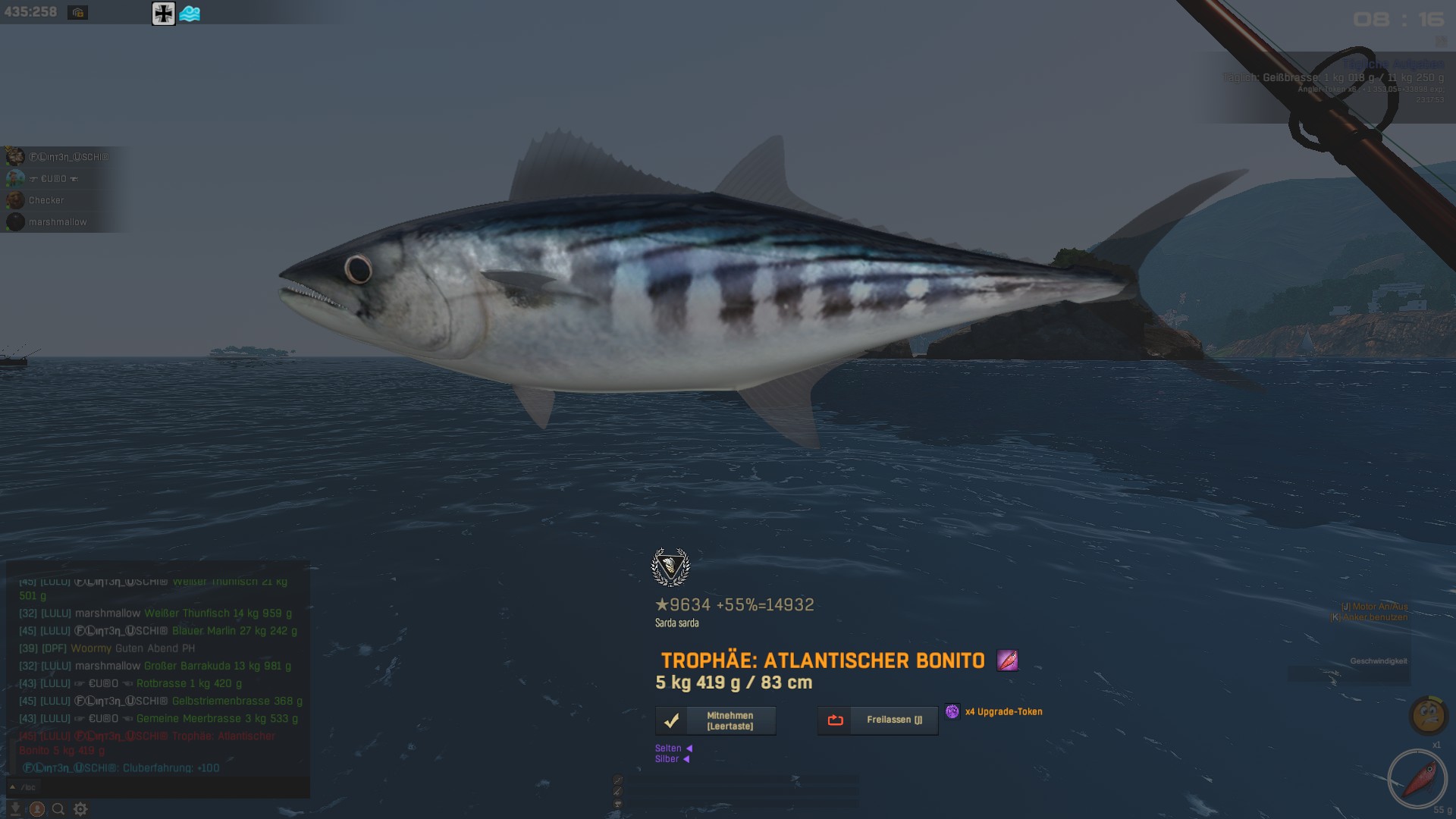
Task: Select the red lure bait circle
Action: (x=1417, y=780)
